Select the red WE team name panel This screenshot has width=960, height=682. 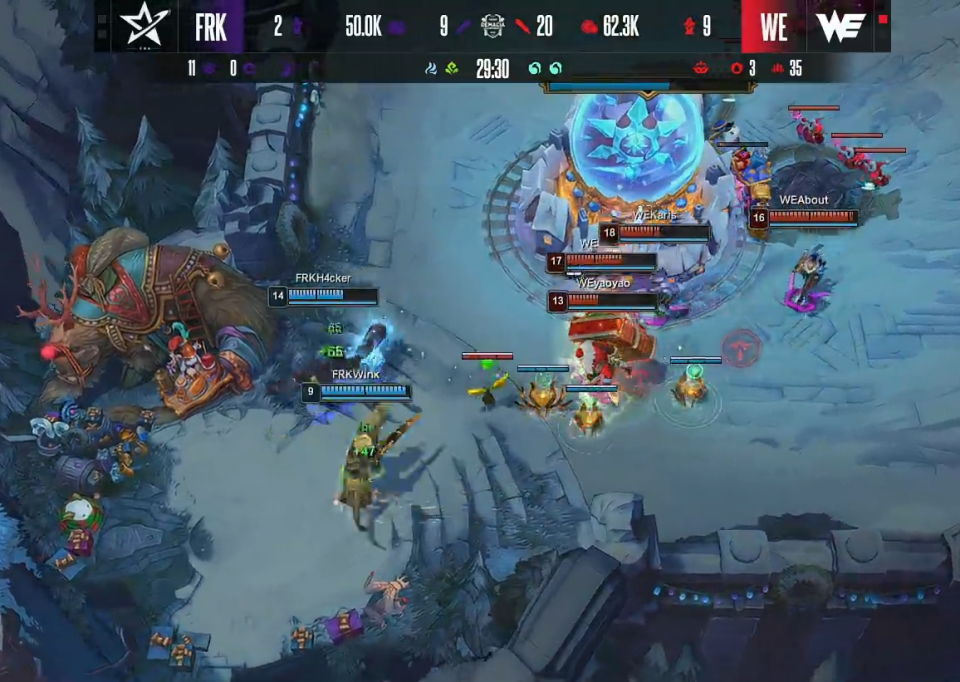pos(773,27)
